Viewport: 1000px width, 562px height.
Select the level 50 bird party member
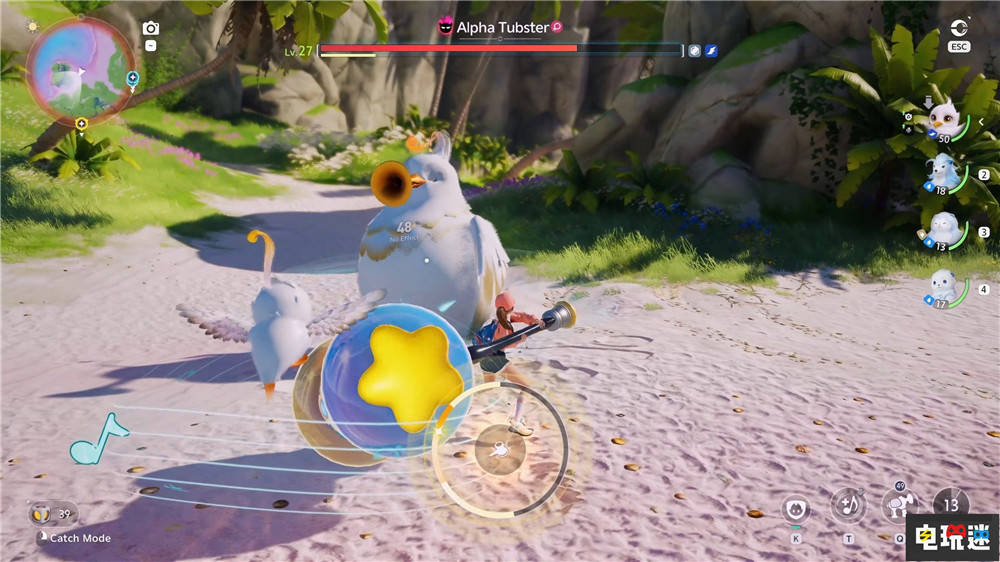945,122
